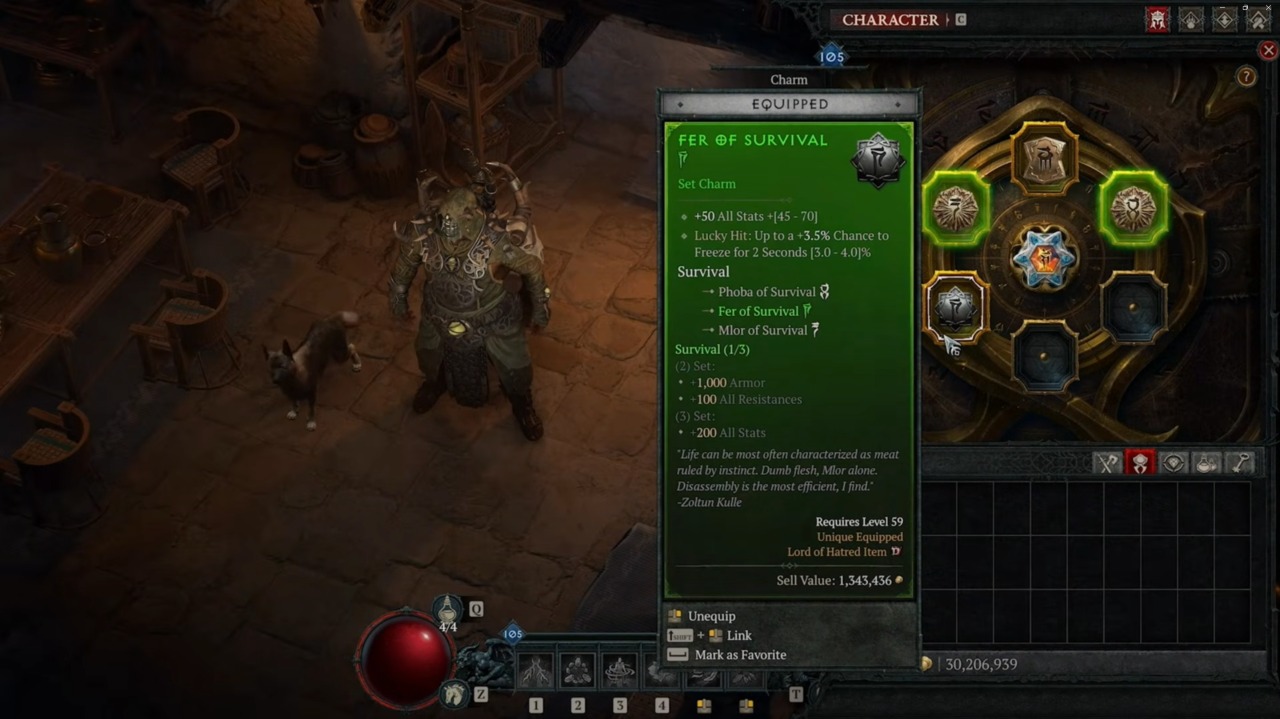Image resolution: width=1280 pixels, height=719 pixels.
Task: Select the top-centre stone tablet charm
Action: pyautogui.click(x=1044, y=159)
